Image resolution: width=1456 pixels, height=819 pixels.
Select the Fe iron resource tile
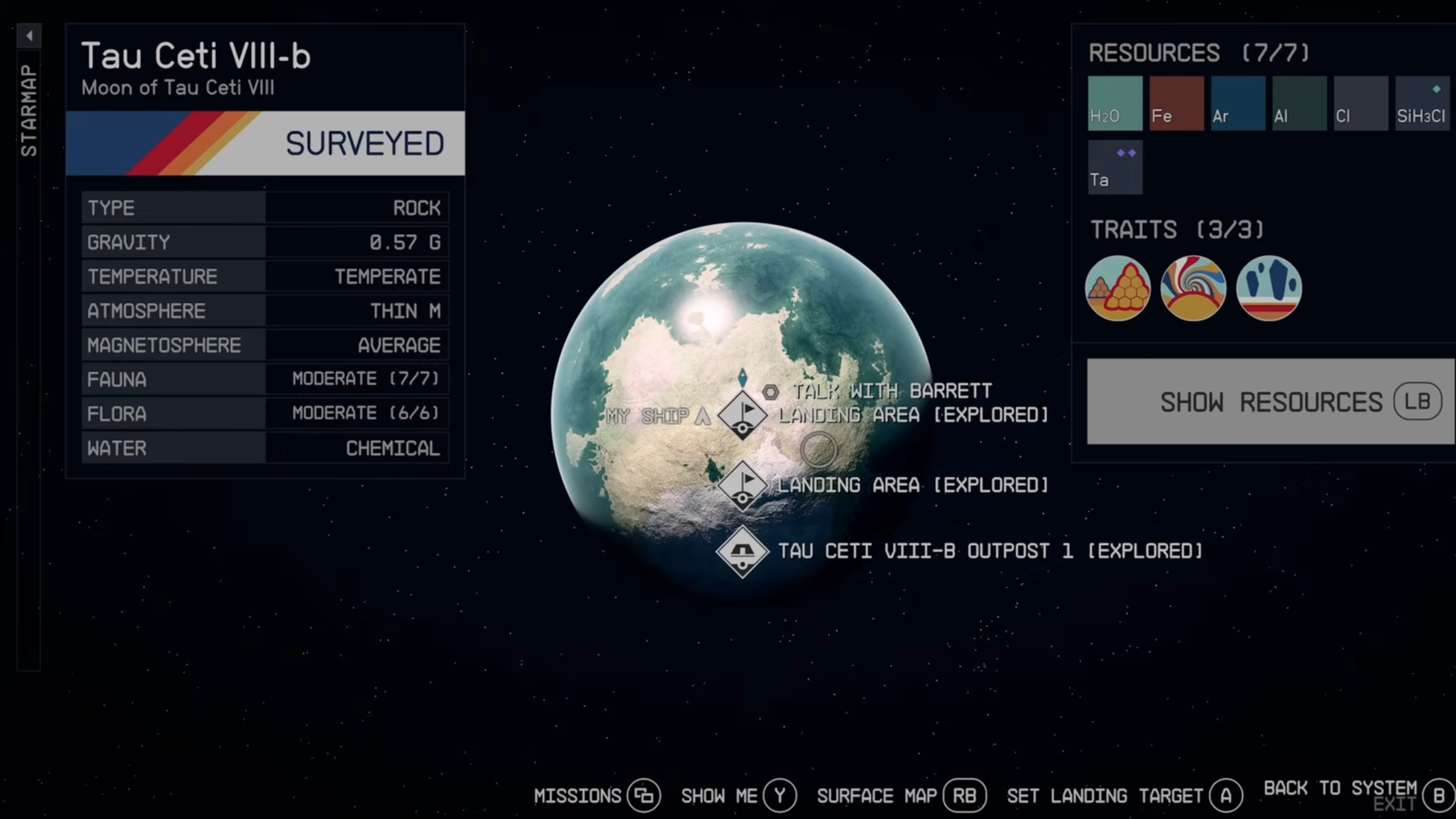point(1176,104)
